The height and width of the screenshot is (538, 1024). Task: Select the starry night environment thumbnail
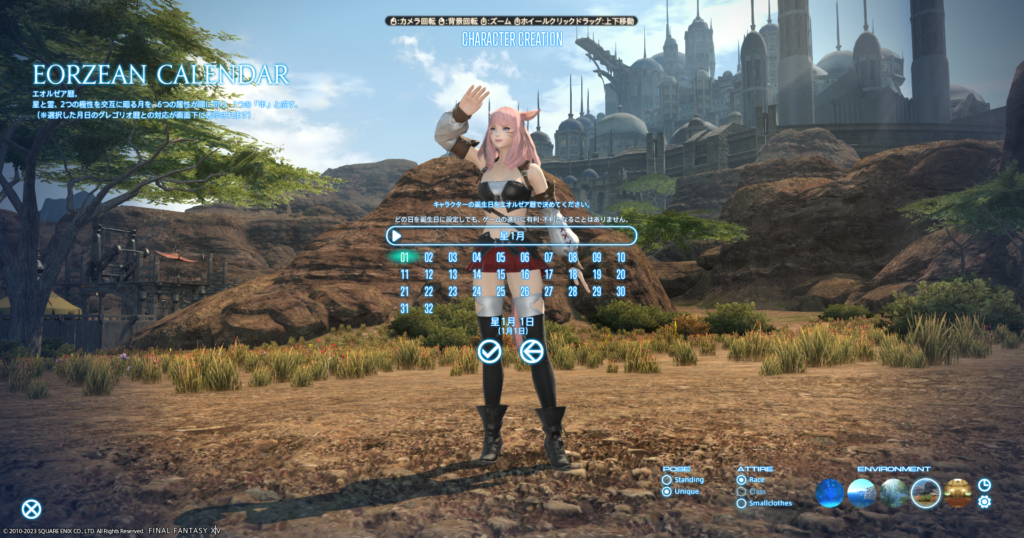tap(830, 493)
